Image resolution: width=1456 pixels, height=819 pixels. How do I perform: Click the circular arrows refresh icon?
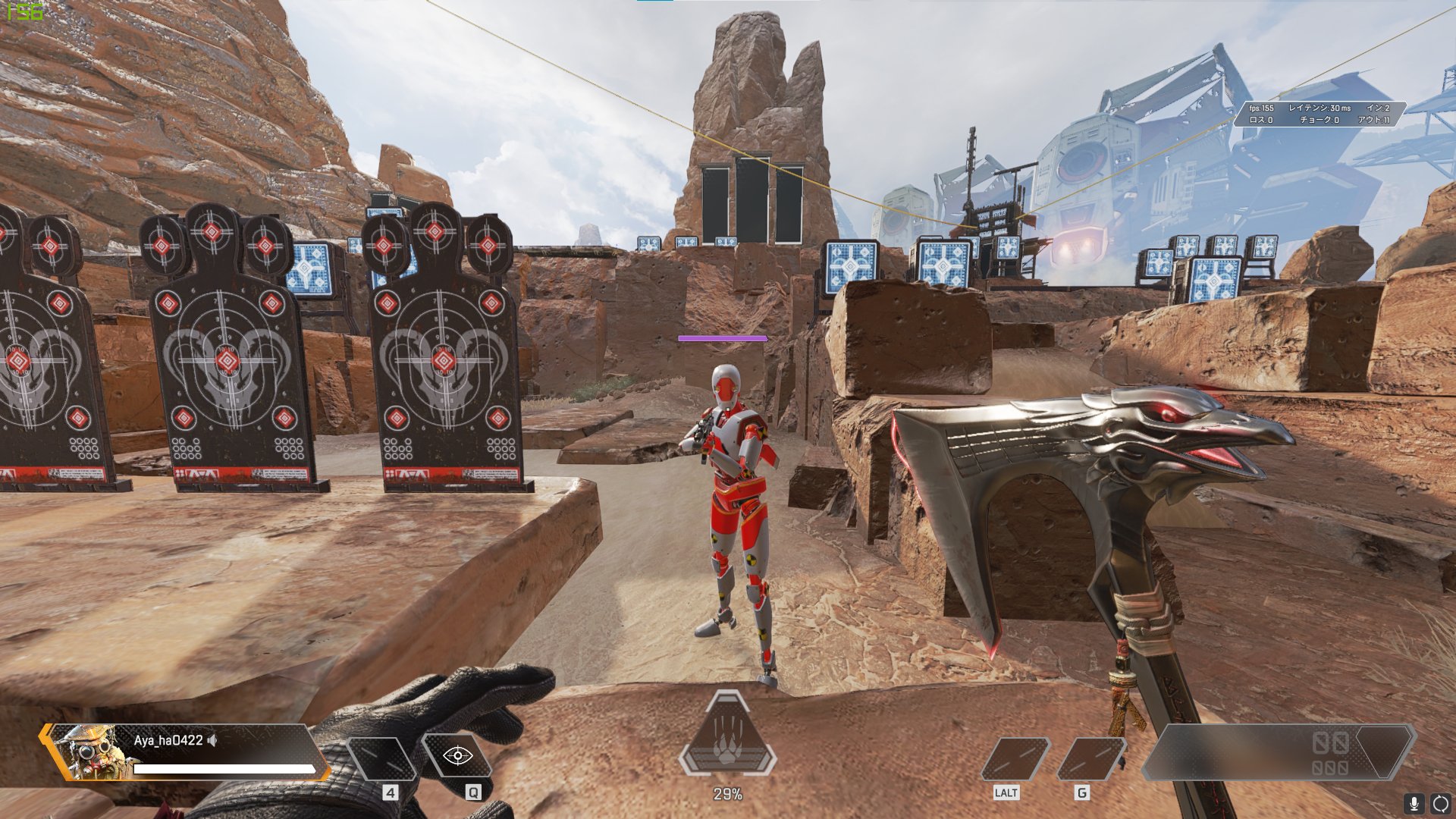coord(1440,803)
